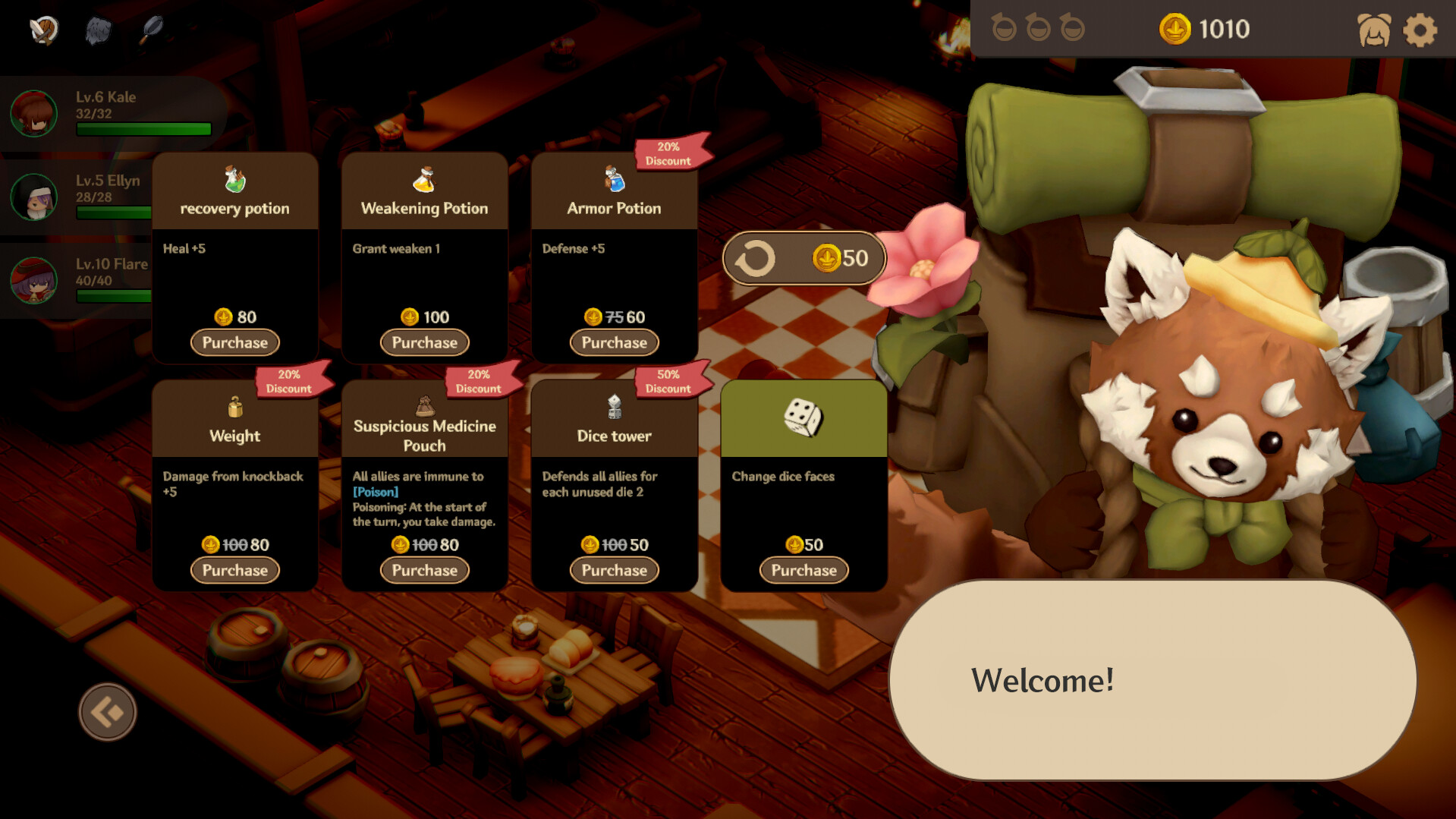This screenshot has height=819, width=1456.
Task: Open the Suspicious Medicine Pouch card
Action: click(x=424, y=434)
